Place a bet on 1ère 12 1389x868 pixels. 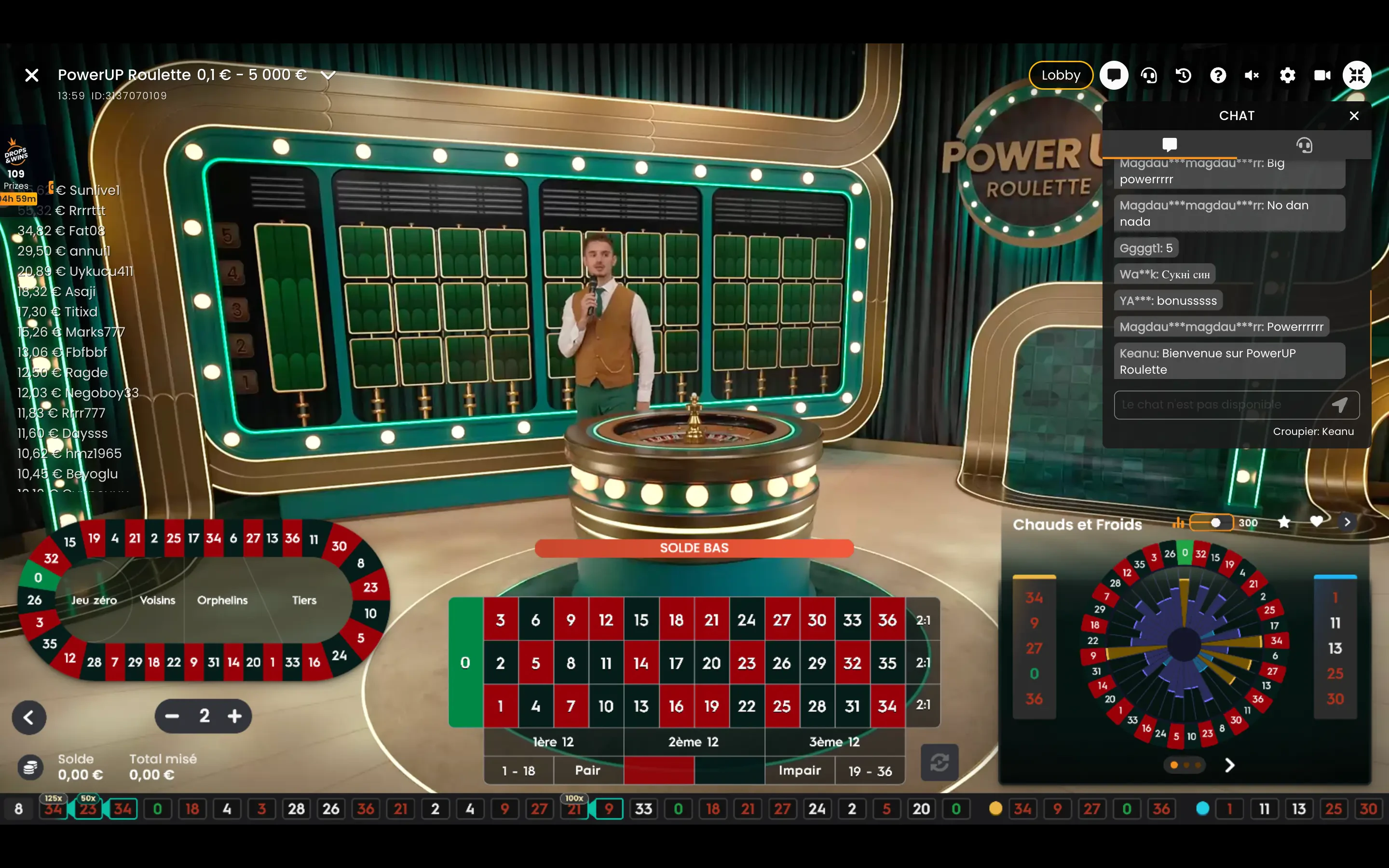pos(553,742)
